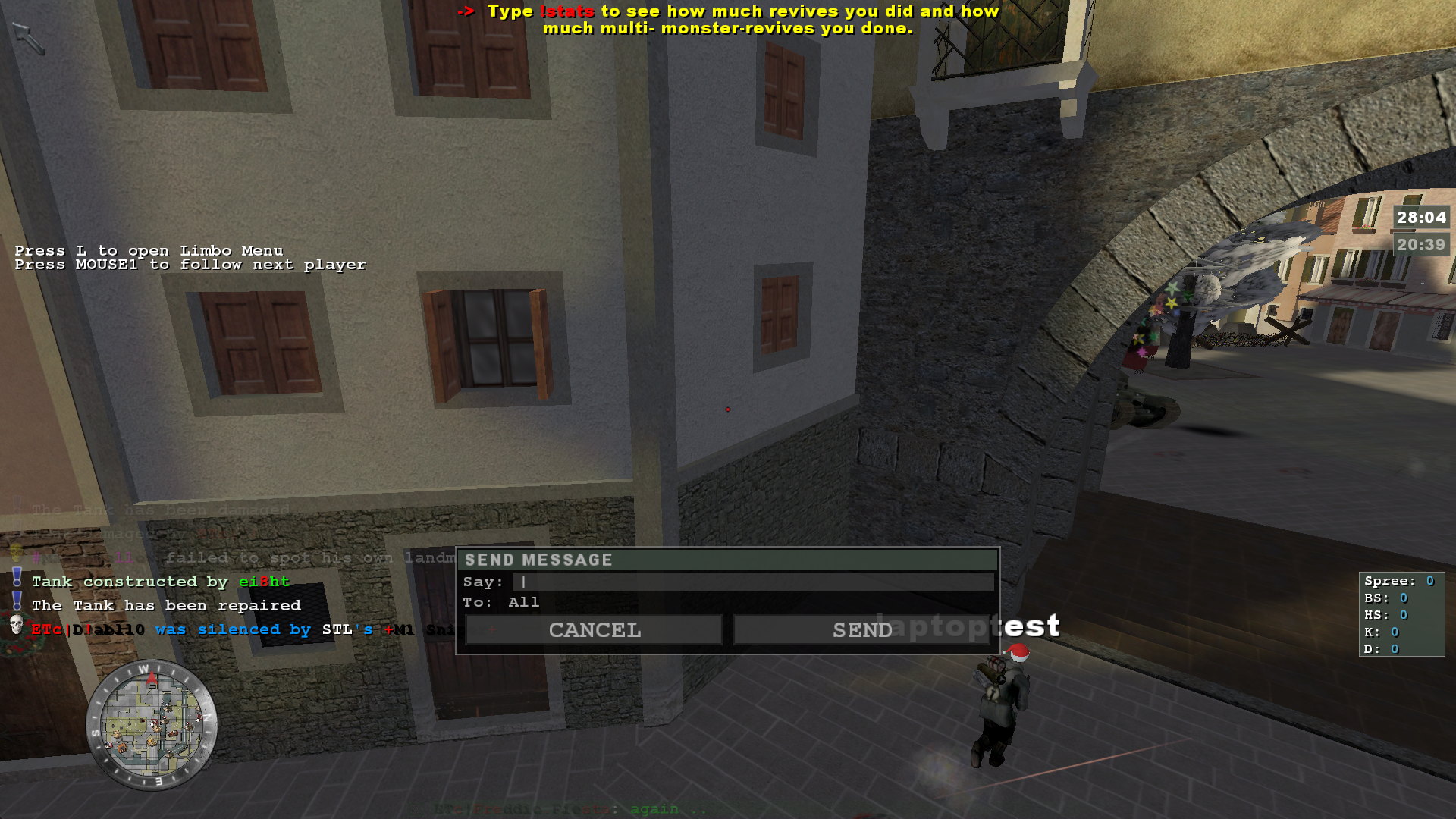
Task: Click the 28:04 match timer
Action: tap(1421, 218)
